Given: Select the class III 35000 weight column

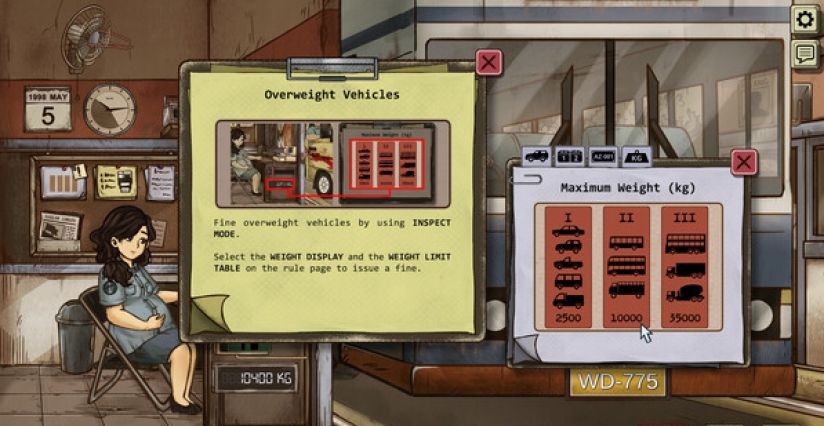Looking at the screenshot, I should (x=685, y=266).
